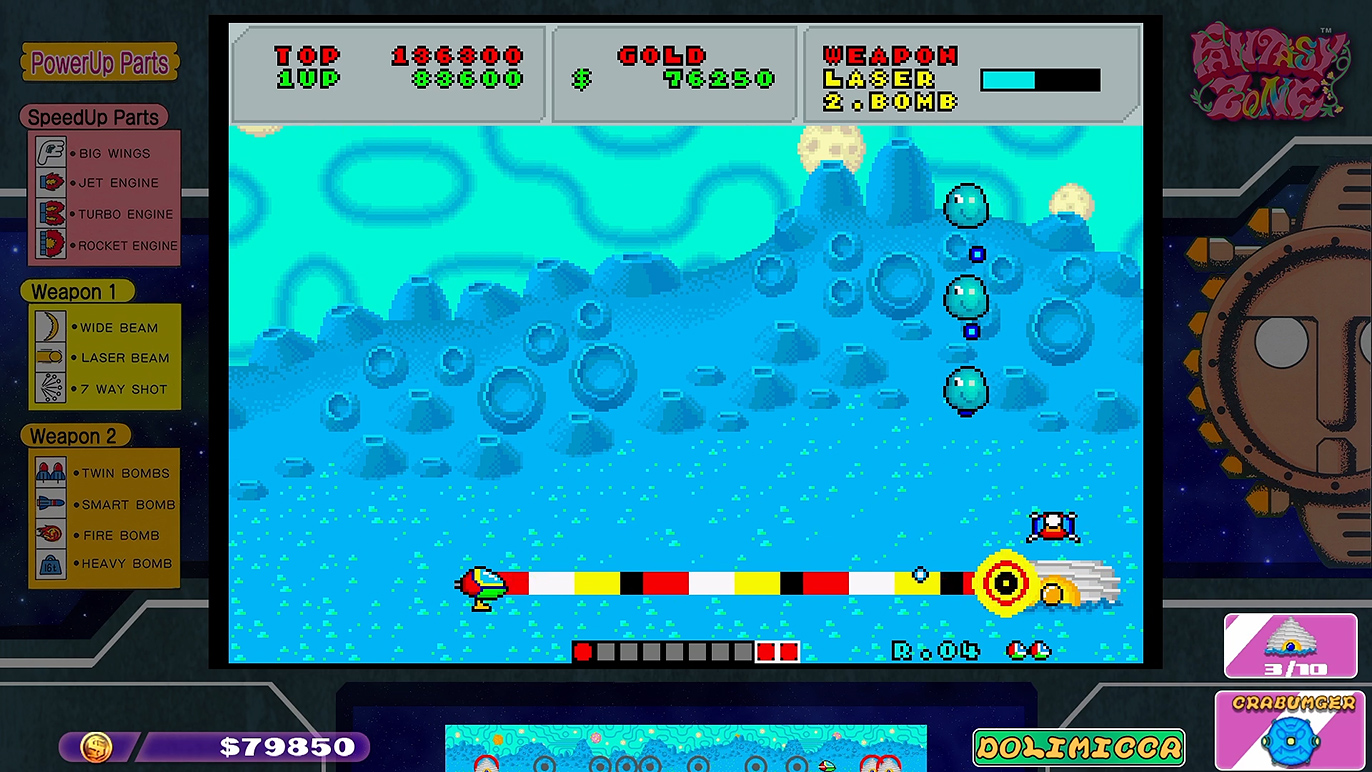Click the stage radar strip below the game
The width and height of the screenshot is (1372, 772).
click(685, 749)
